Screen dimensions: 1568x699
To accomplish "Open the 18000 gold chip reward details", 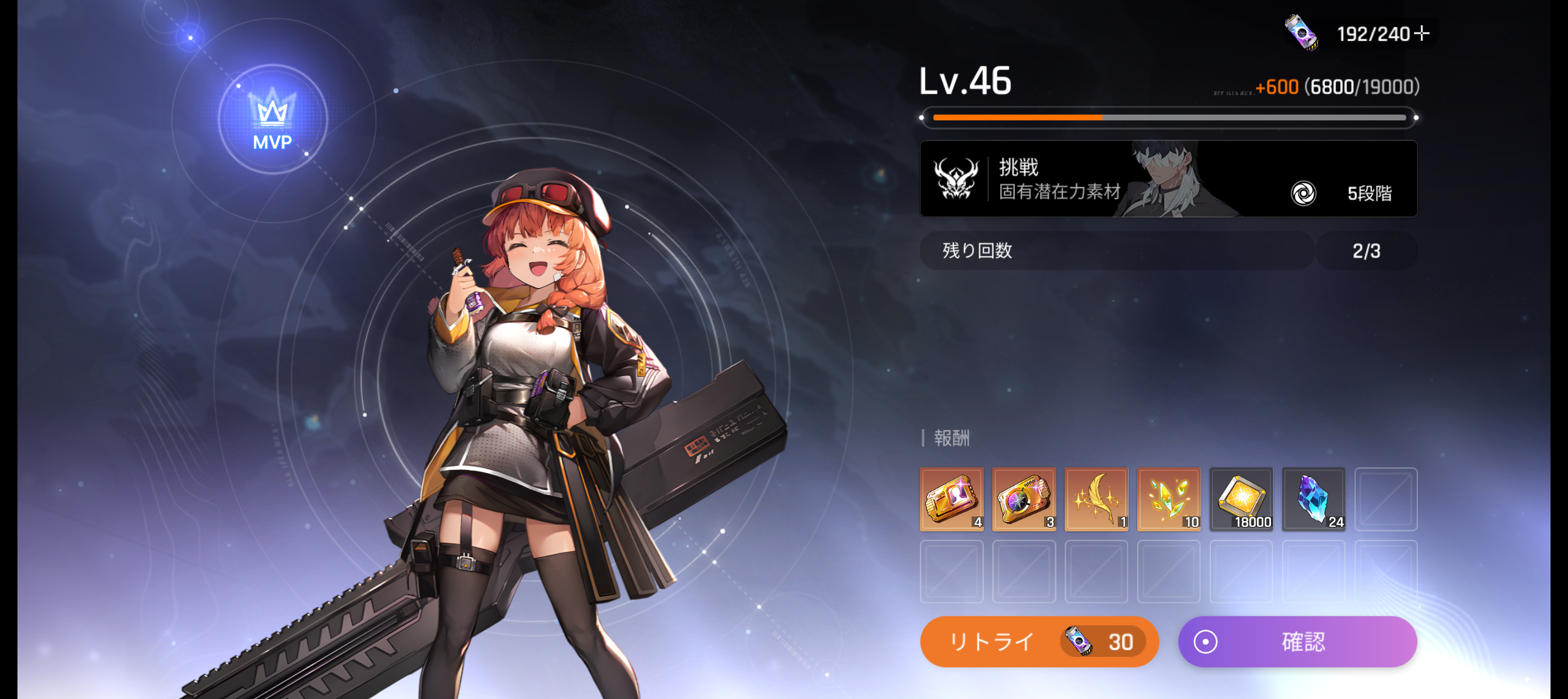I will (1241, 499).
